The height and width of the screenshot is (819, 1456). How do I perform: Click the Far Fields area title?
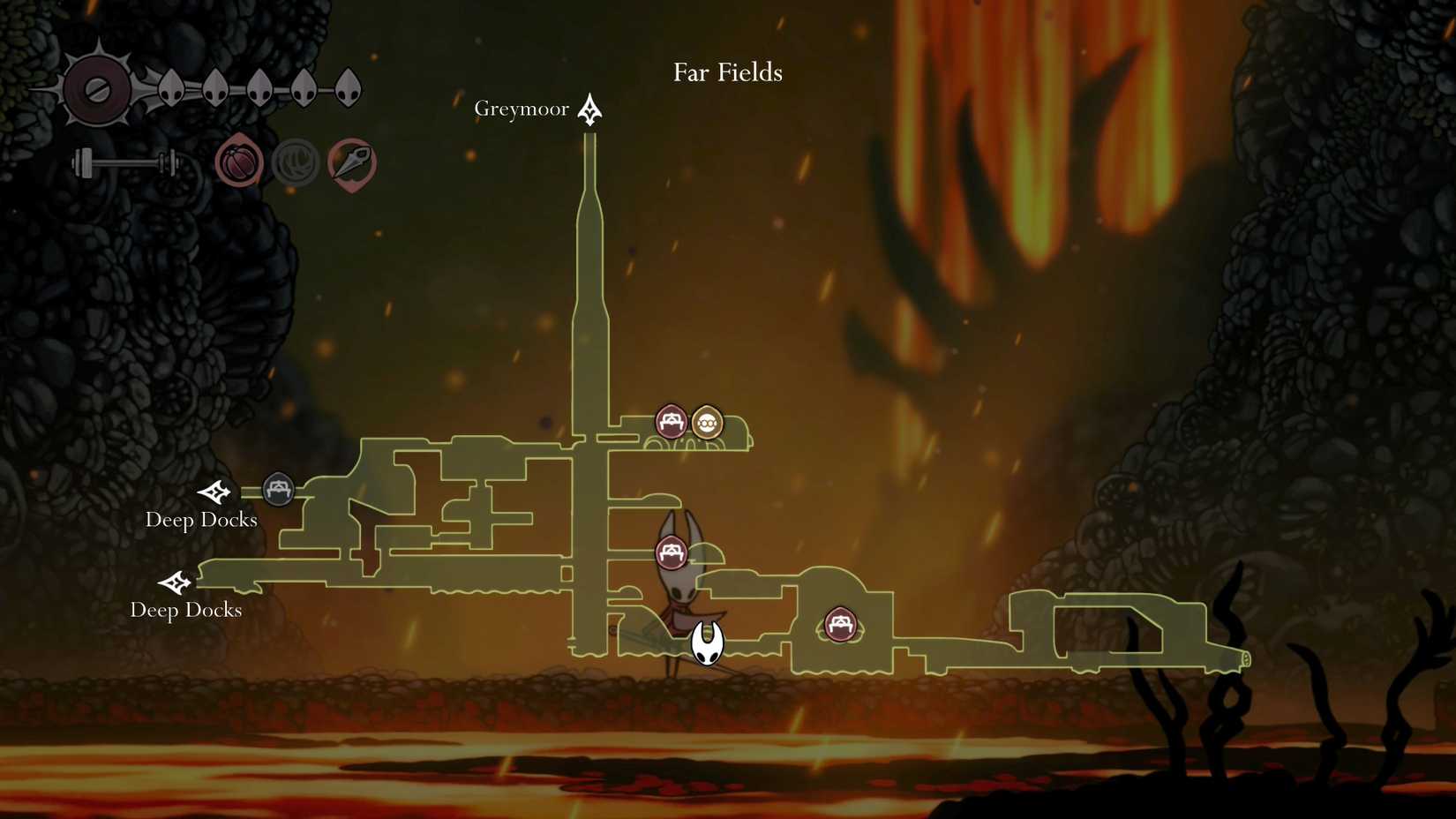(726, 73)
